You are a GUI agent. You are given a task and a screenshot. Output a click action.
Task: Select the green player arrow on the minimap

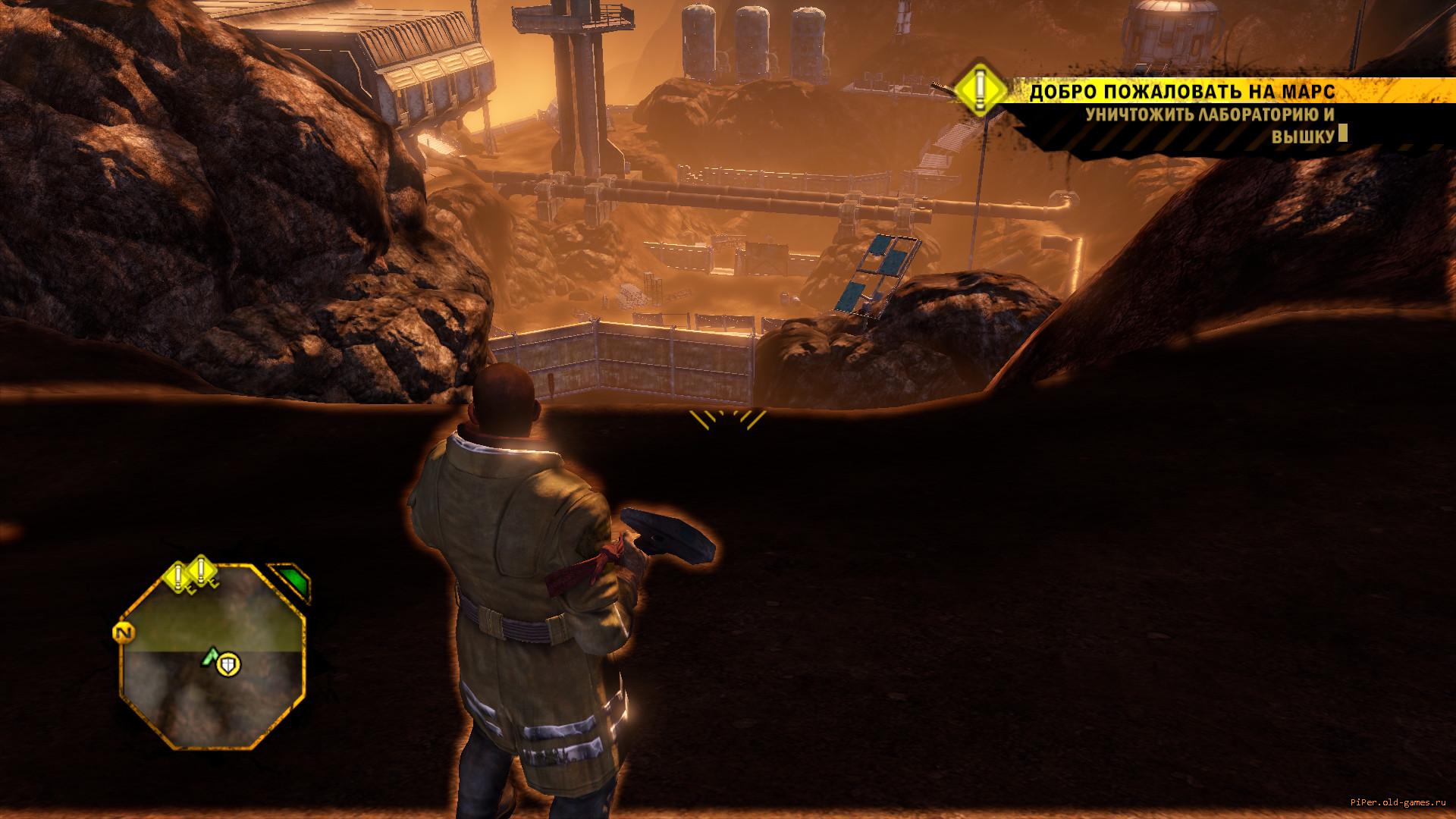tap(209, 657)
